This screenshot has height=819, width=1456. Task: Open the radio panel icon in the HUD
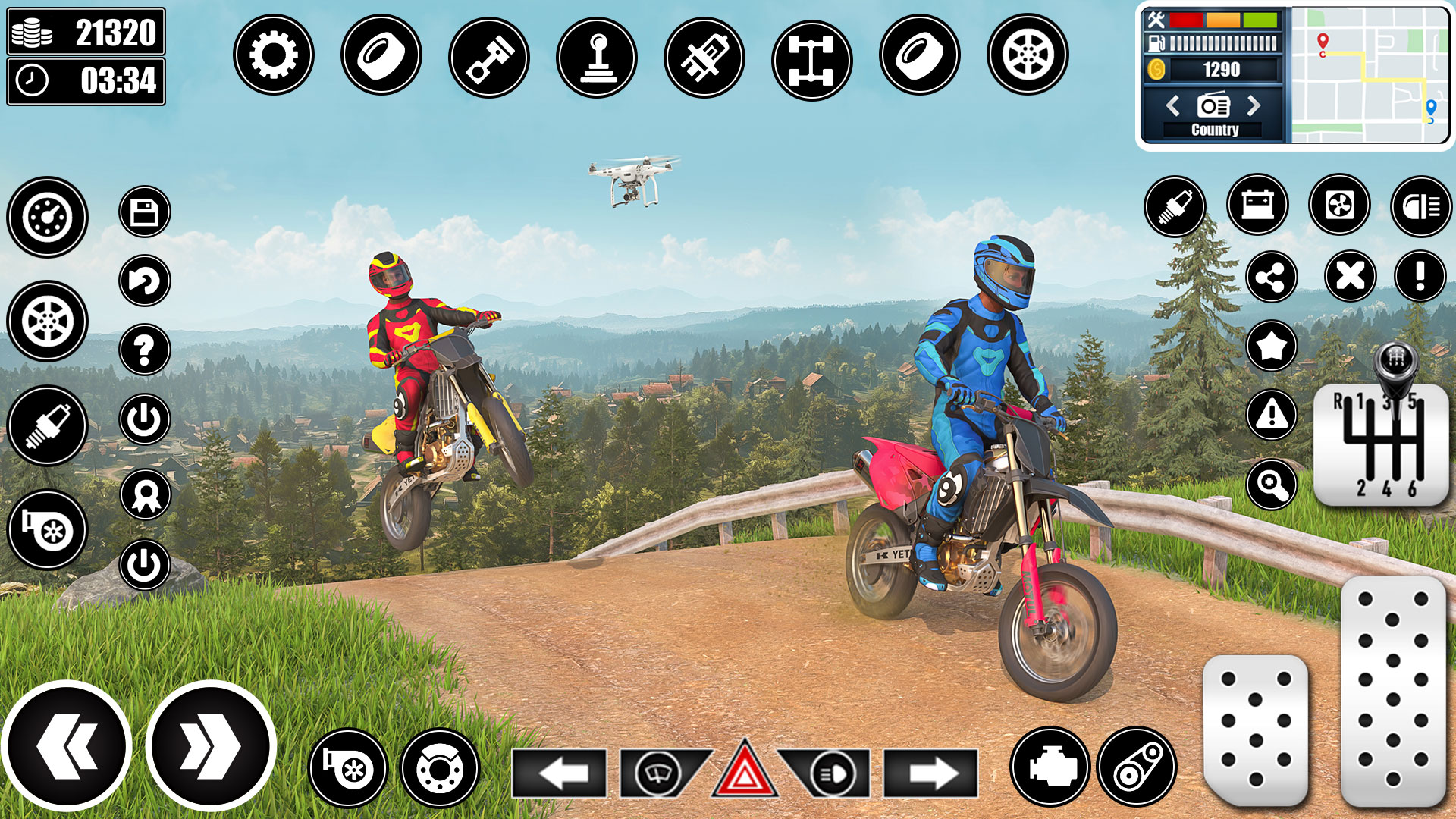pyautogui.click(x=1213, y=105)
